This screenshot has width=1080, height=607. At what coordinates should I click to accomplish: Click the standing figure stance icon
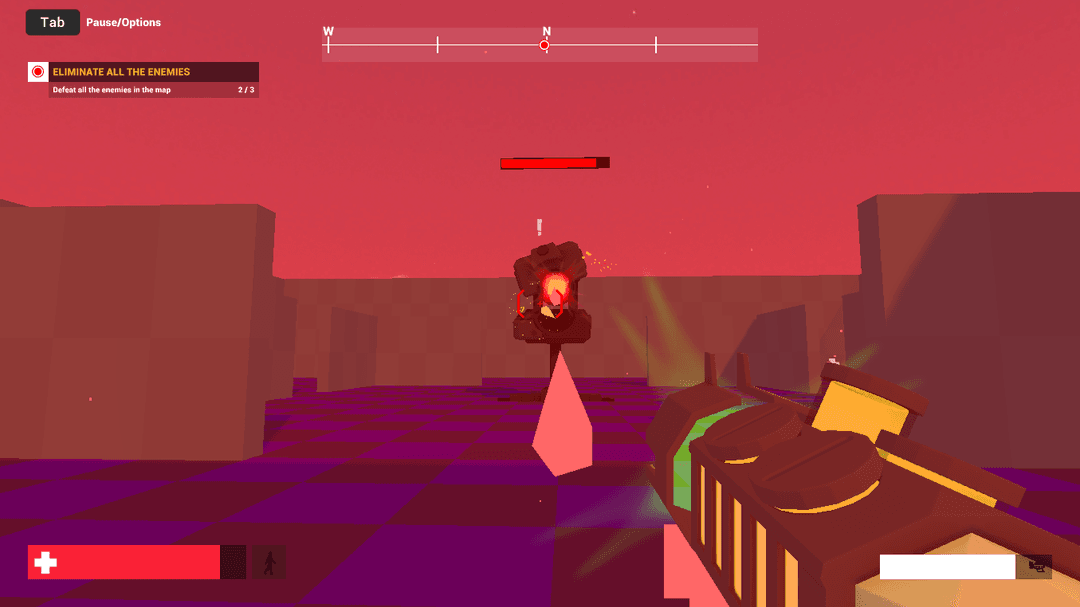click(x=268, y=562)
